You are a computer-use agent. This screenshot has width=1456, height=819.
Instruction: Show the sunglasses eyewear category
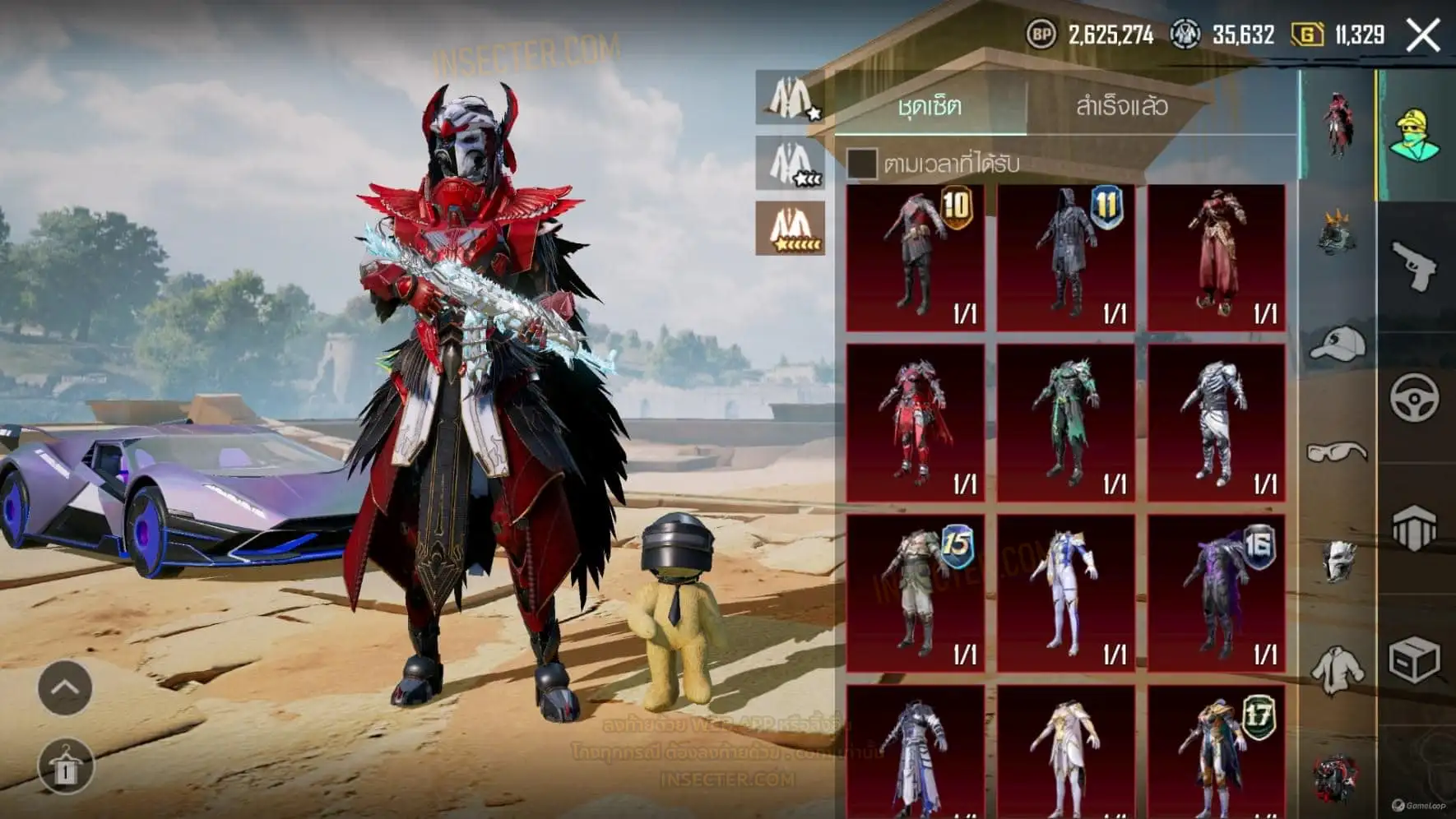(x=1337, y=451)
